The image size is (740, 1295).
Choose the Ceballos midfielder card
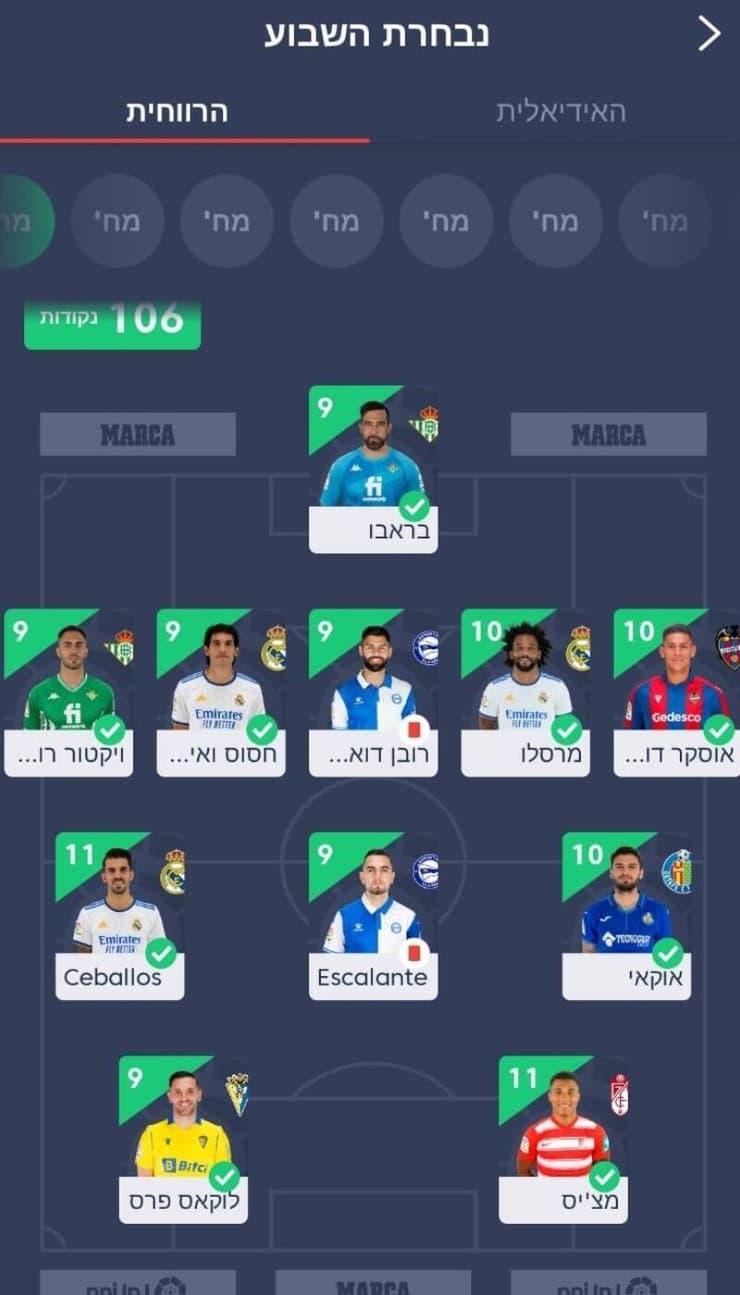pos(120,915)
